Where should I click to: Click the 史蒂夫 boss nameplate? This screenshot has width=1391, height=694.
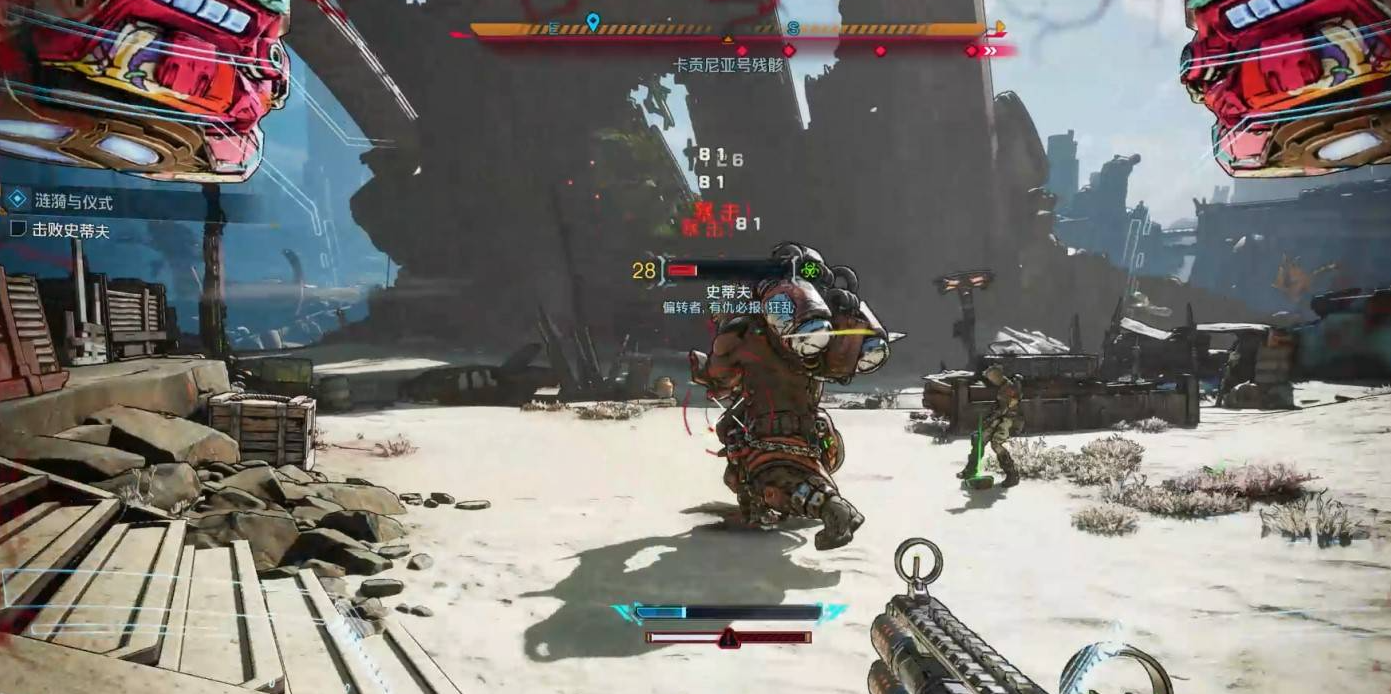coord(727,292)
